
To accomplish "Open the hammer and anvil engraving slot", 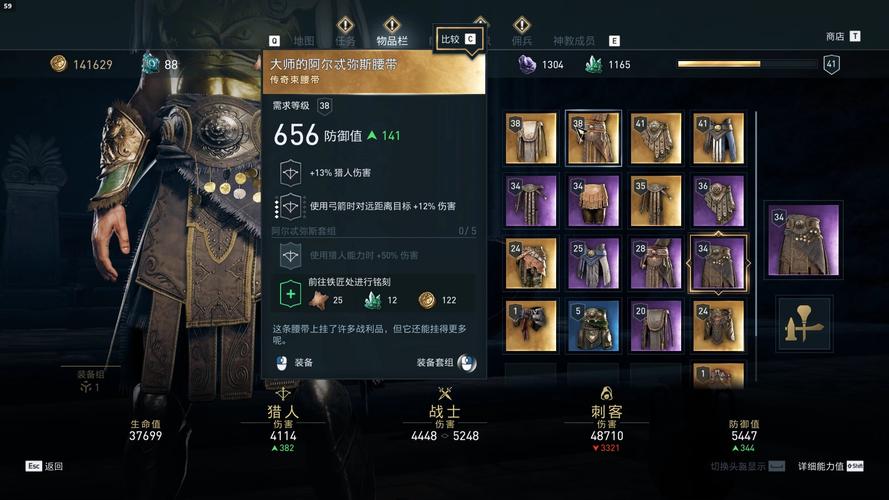I will 806,322.
